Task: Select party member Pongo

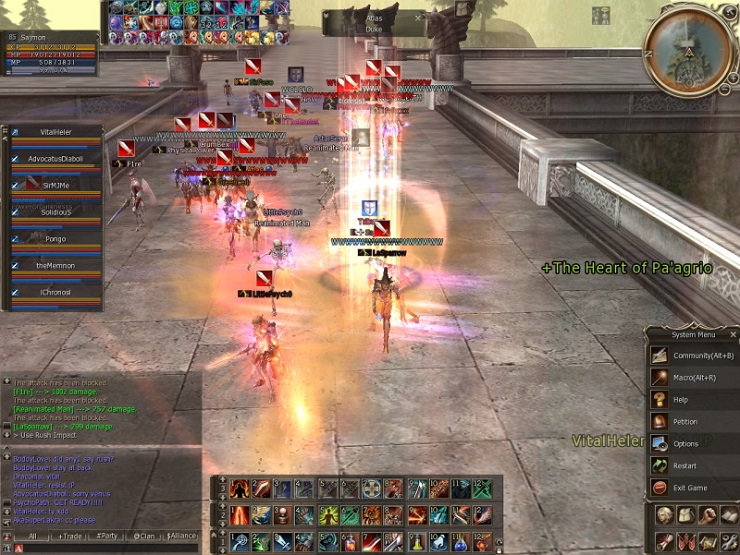Action: [57, 240]
